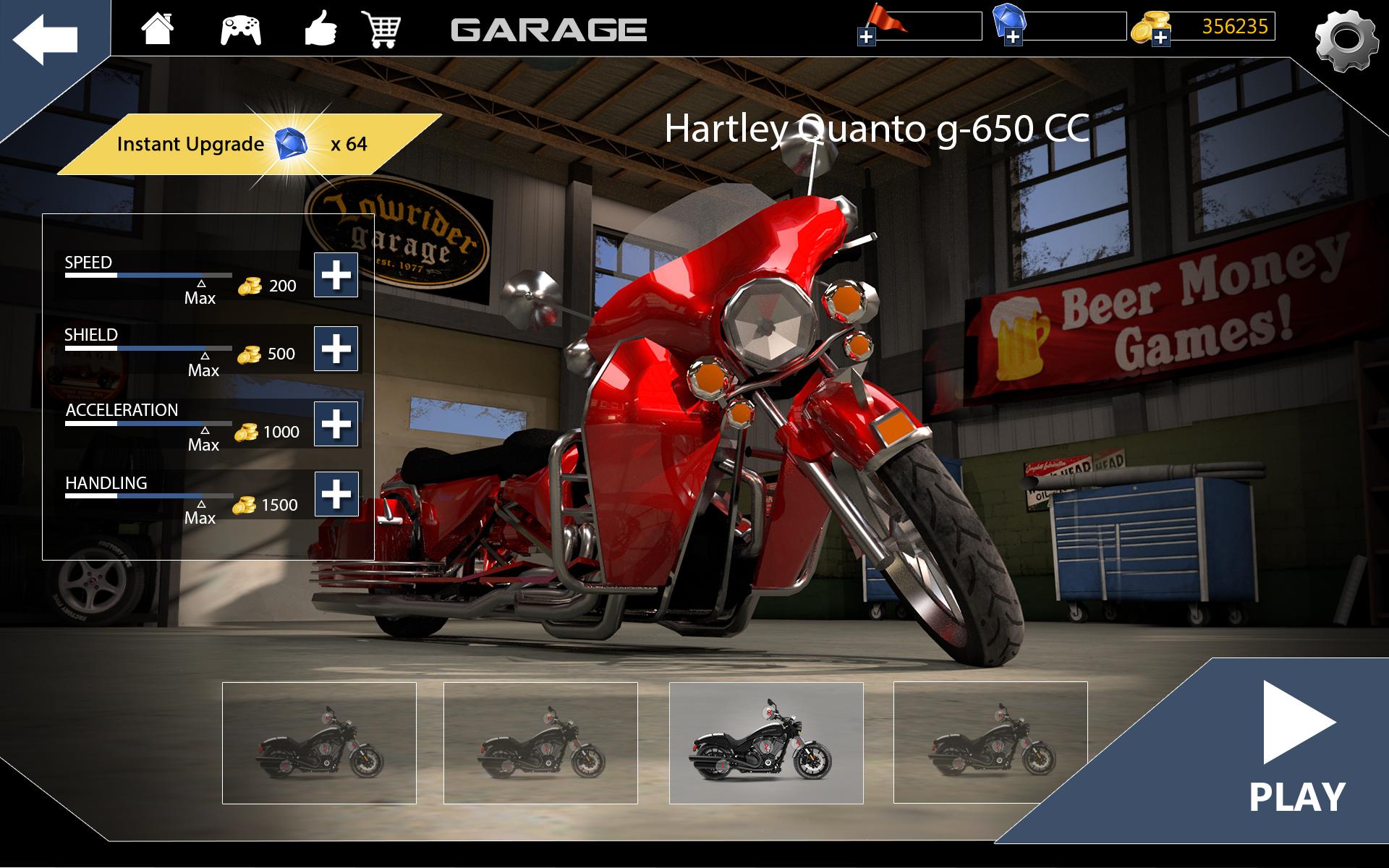Viewport: 1389px width, 868px height.
Task: Open the shopping cart store
Action: [x=384, y=29]
